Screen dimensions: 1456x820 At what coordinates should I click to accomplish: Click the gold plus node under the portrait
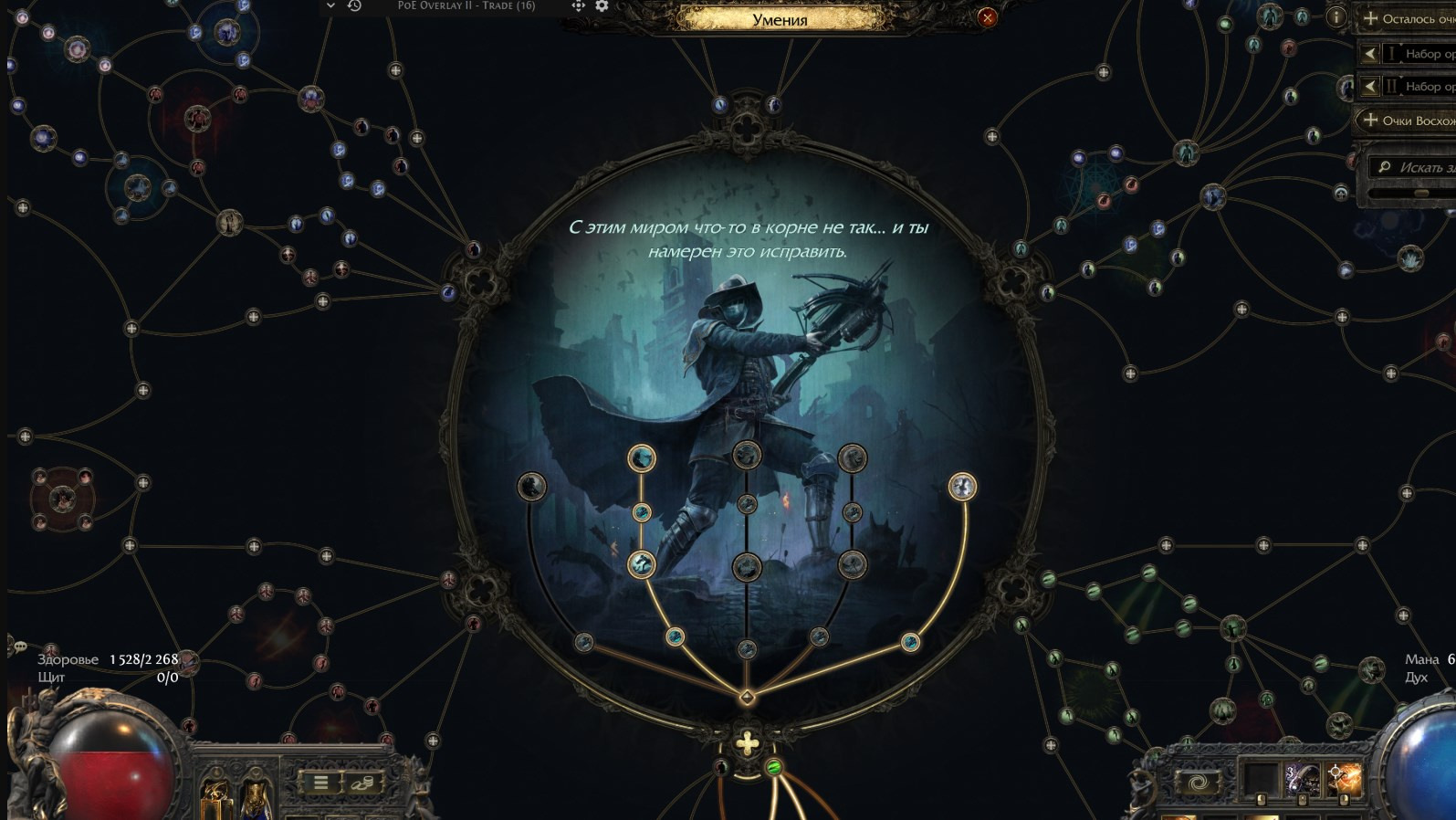pos(747,743)
